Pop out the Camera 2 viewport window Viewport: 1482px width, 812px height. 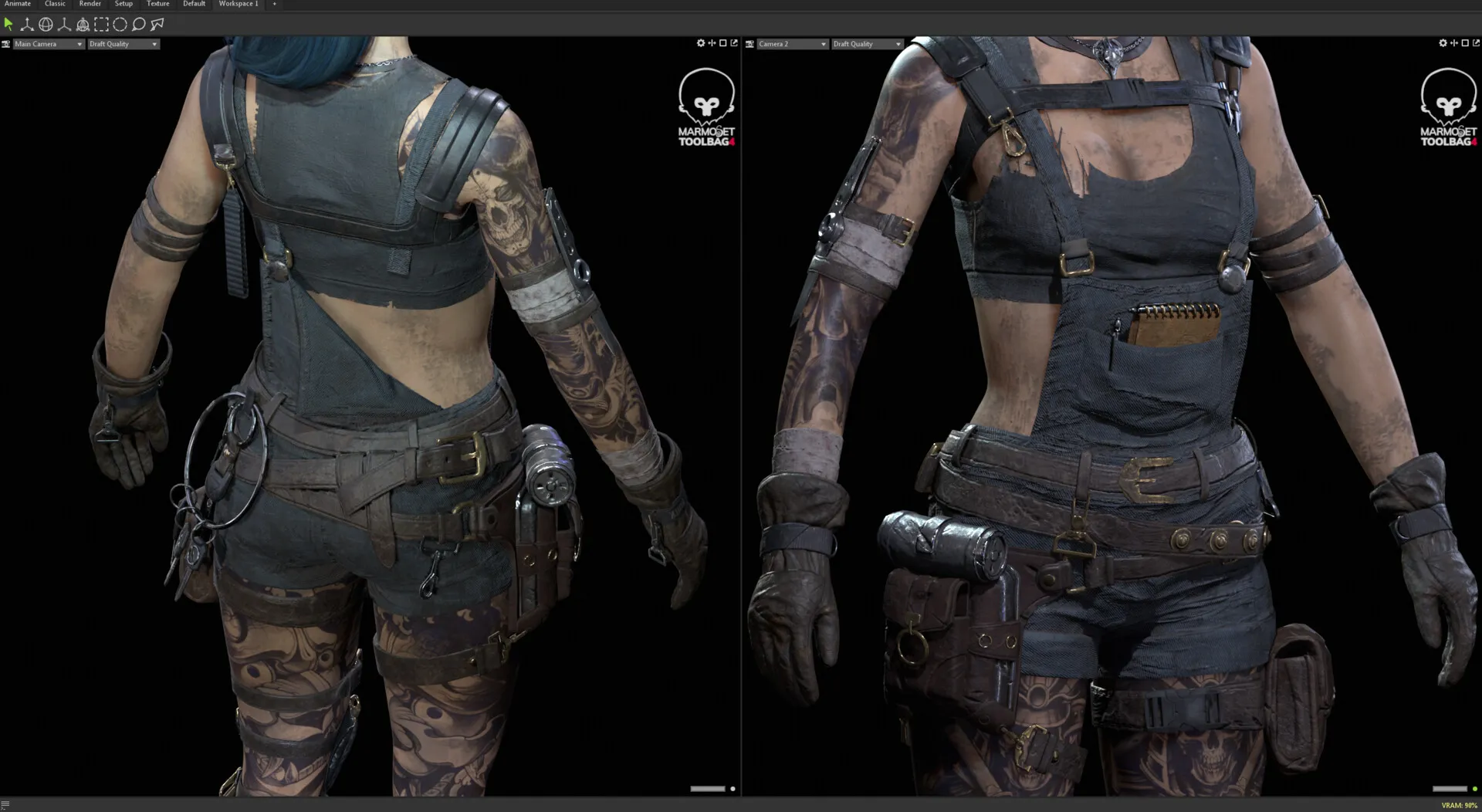click(1476, 43)
